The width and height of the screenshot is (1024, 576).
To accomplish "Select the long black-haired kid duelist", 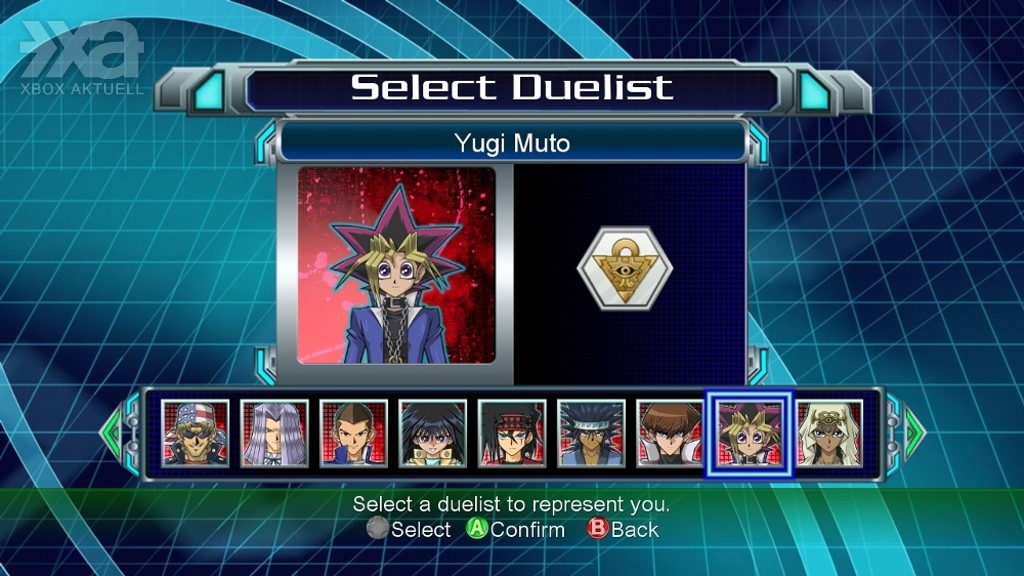I will click(433, 433).
